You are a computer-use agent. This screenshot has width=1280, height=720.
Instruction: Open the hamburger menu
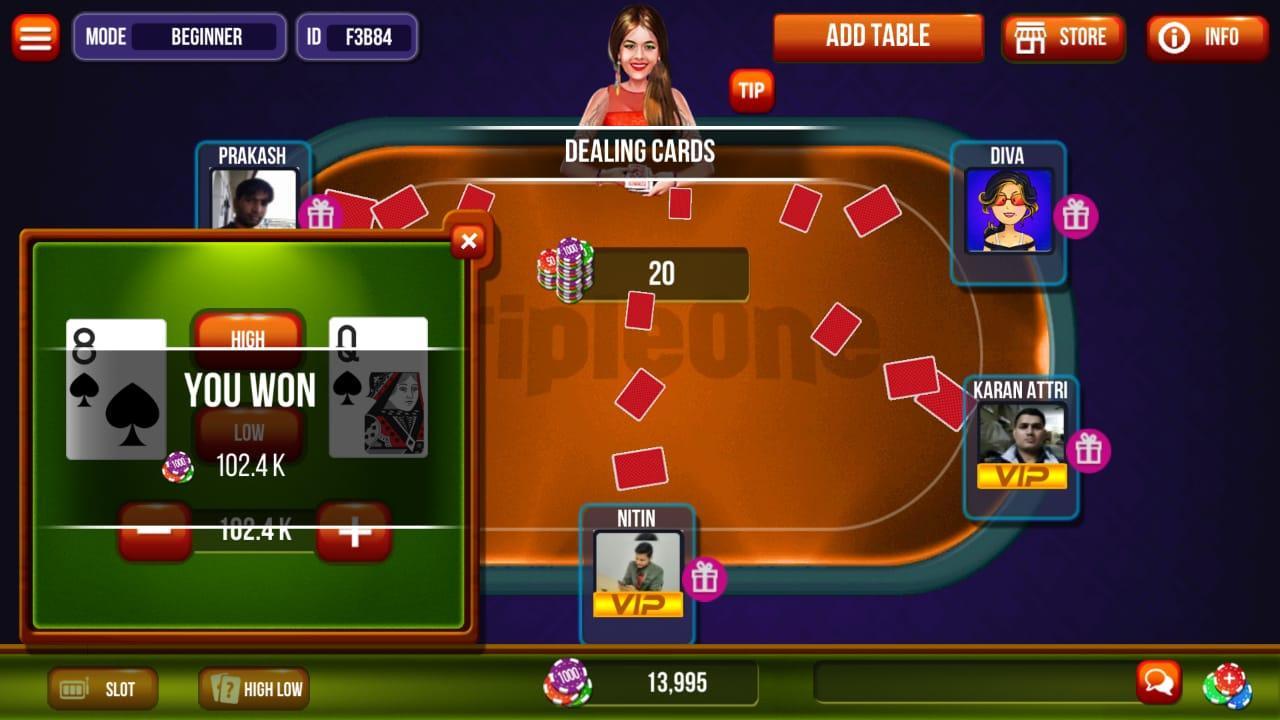(x=35, y=37)
